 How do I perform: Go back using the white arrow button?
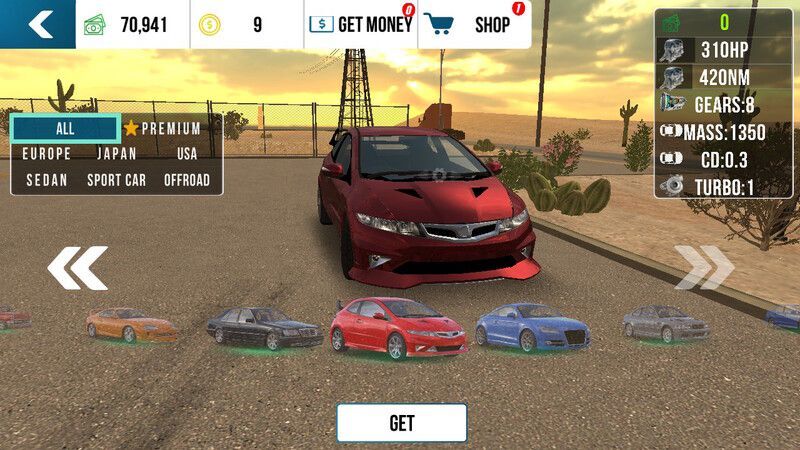point(38,24)
